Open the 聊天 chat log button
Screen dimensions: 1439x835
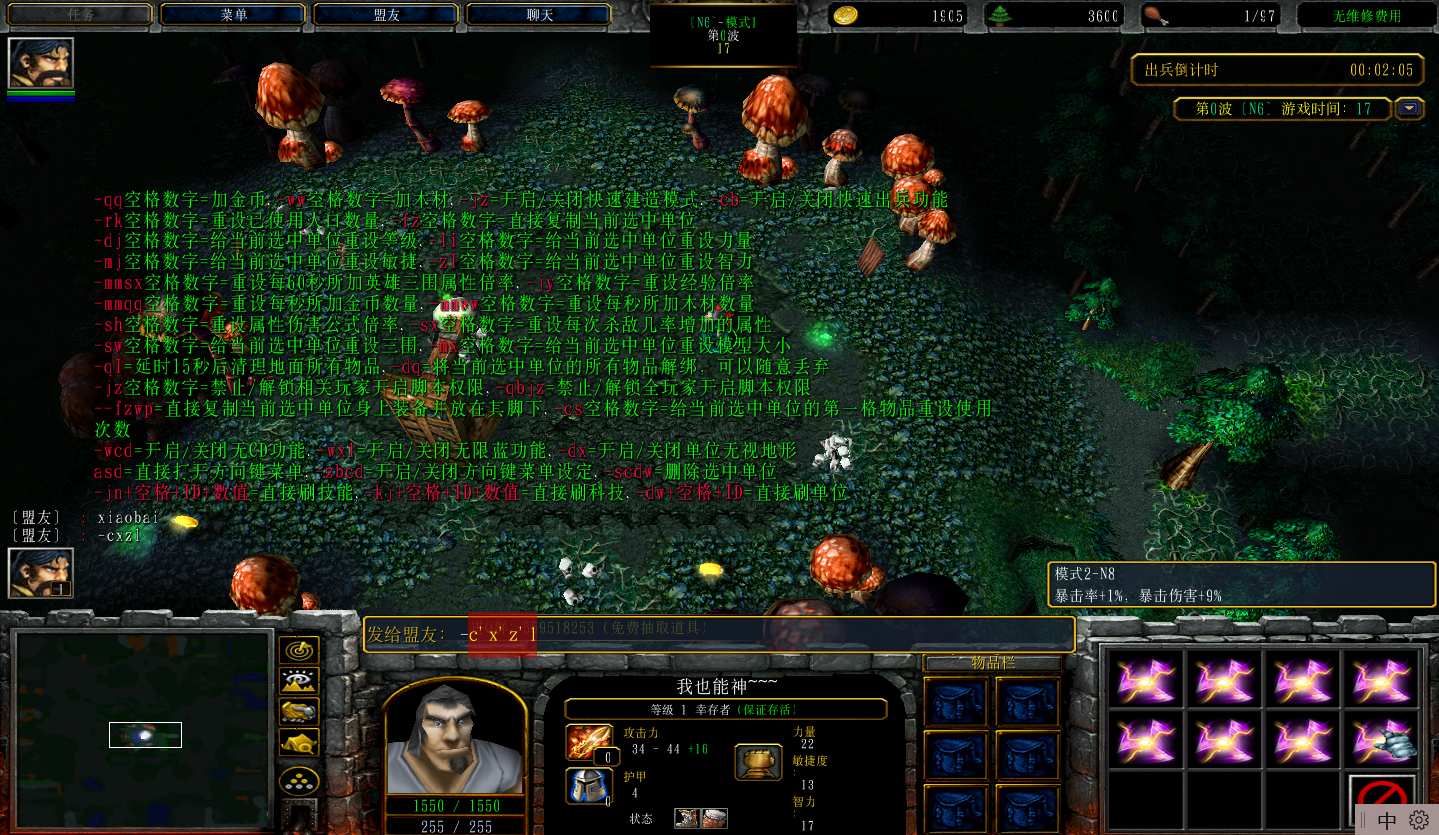[x=539, y=15]
